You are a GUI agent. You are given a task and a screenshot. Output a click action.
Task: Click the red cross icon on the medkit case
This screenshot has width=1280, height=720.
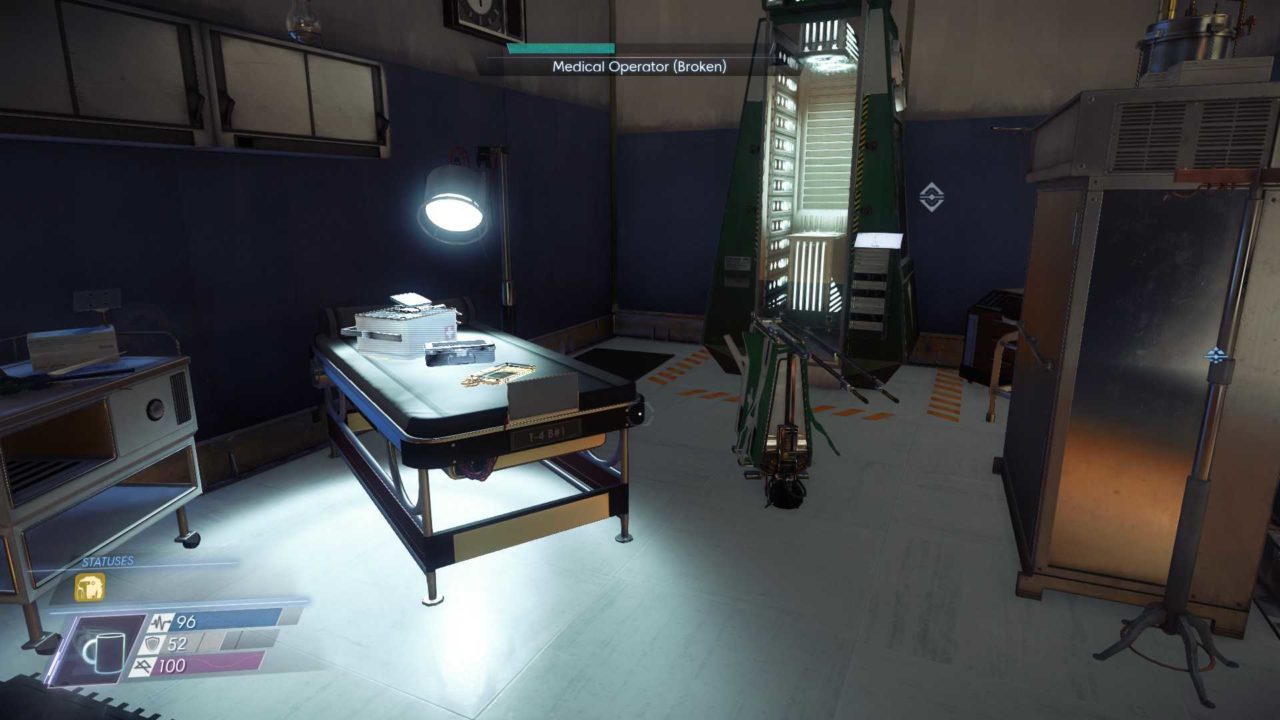[x=449, y=331]
